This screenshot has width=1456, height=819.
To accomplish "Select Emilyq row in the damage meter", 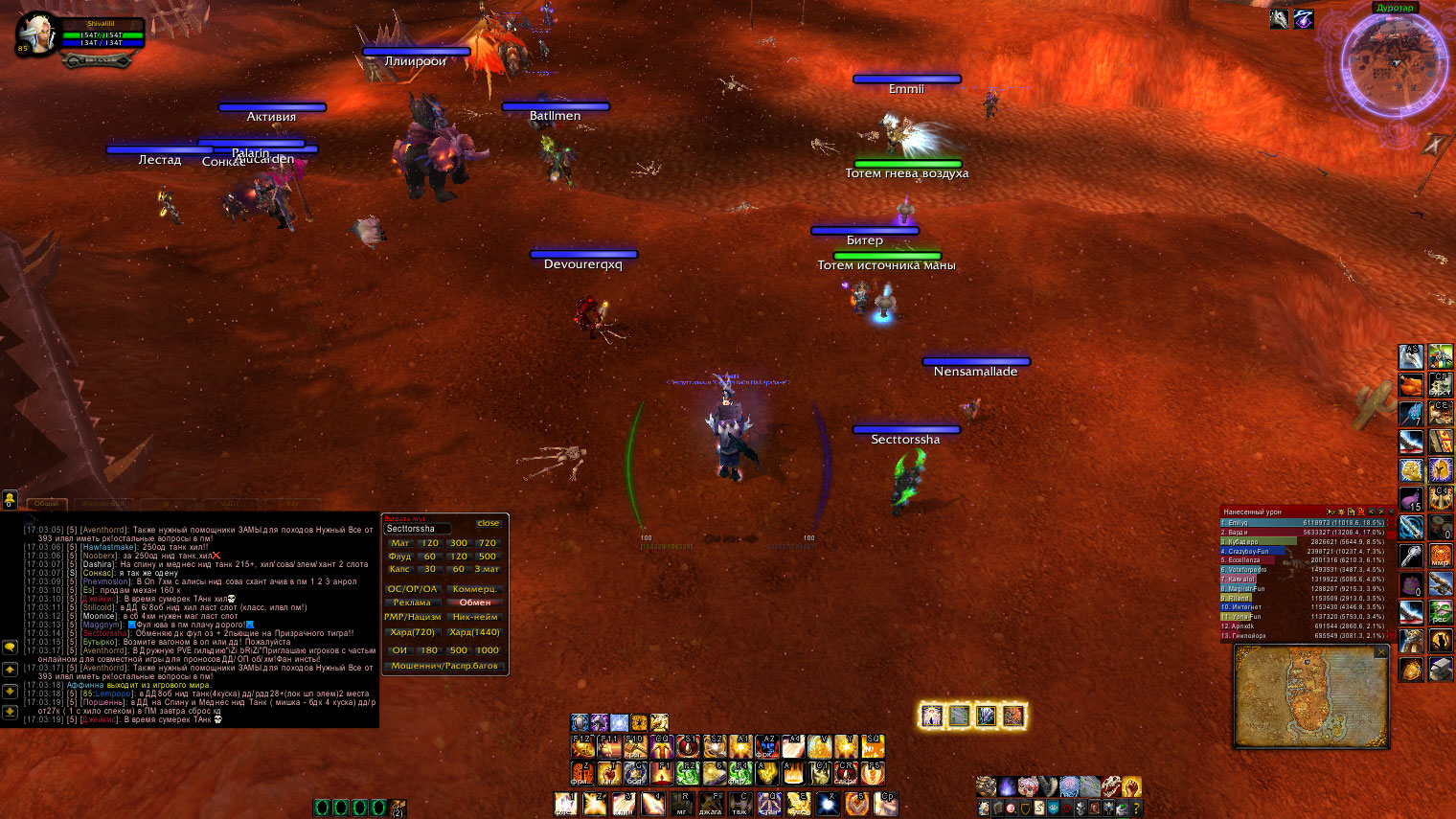I will coord(1303,523).
